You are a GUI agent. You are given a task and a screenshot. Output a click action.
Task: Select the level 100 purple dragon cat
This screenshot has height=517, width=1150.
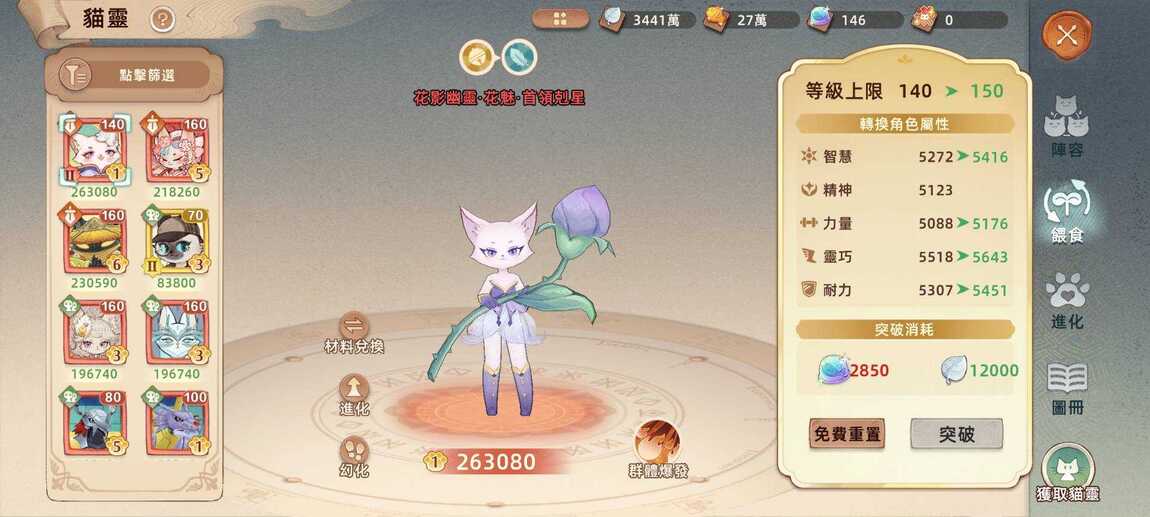click(176, 424)
